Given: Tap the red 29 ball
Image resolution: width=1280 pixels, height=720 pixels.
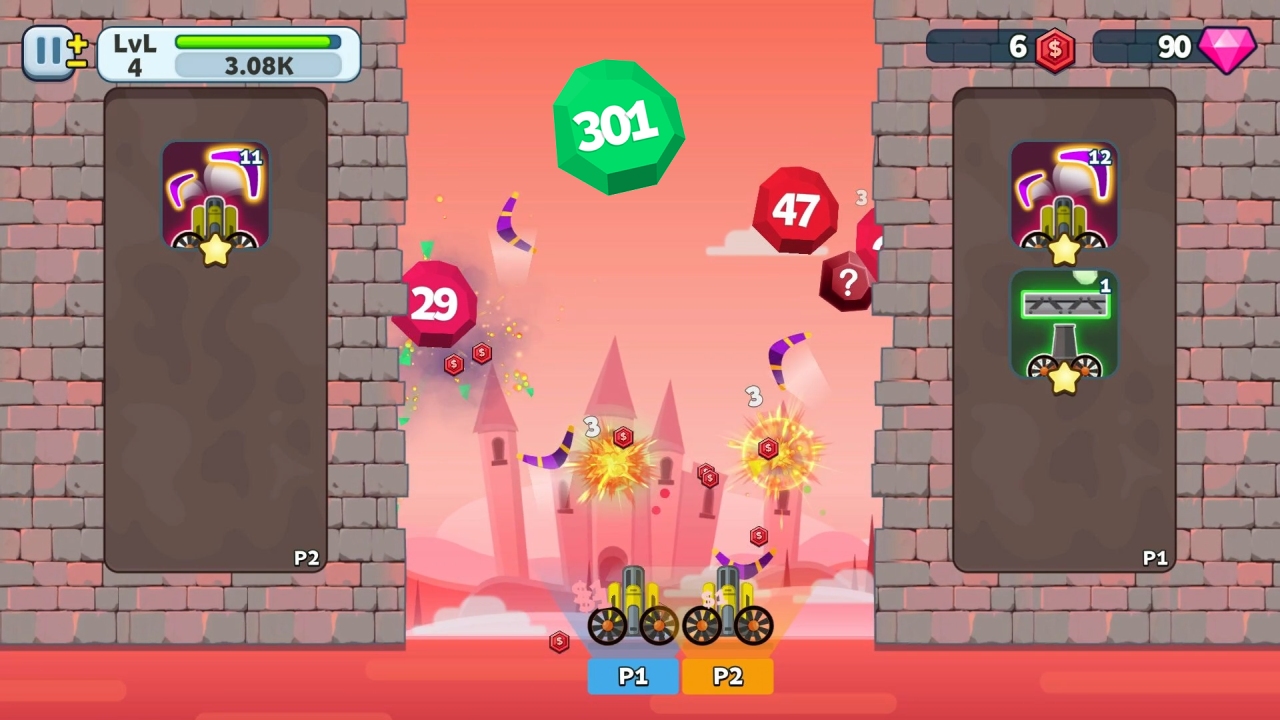Looking at the screenshot, I should pyautogui.click(x=434, y=304).
